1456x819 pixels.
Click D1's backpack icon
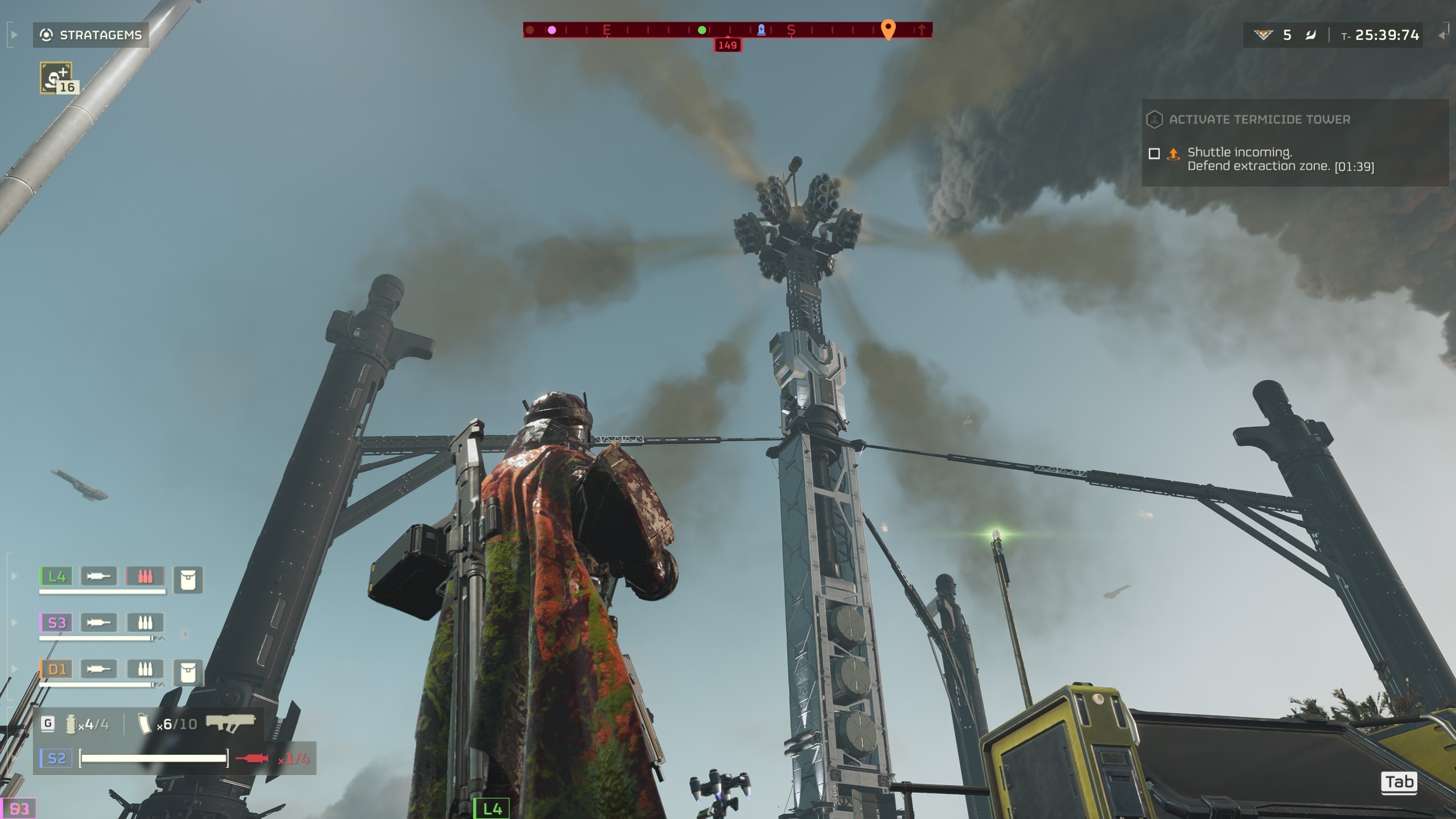[188, 672]
